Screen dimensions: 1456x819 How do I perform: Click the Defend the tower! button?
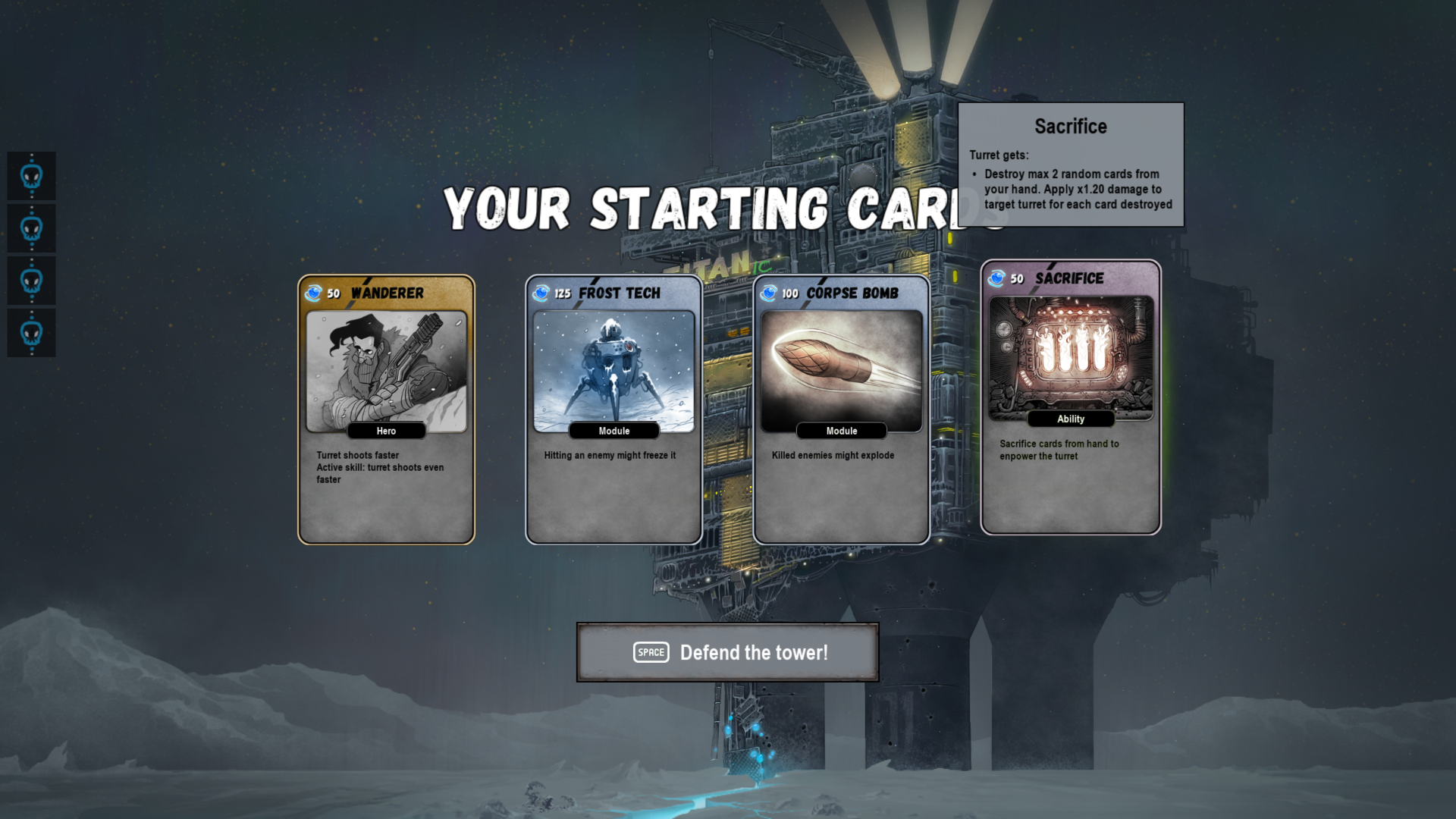(x=727, y=652)
